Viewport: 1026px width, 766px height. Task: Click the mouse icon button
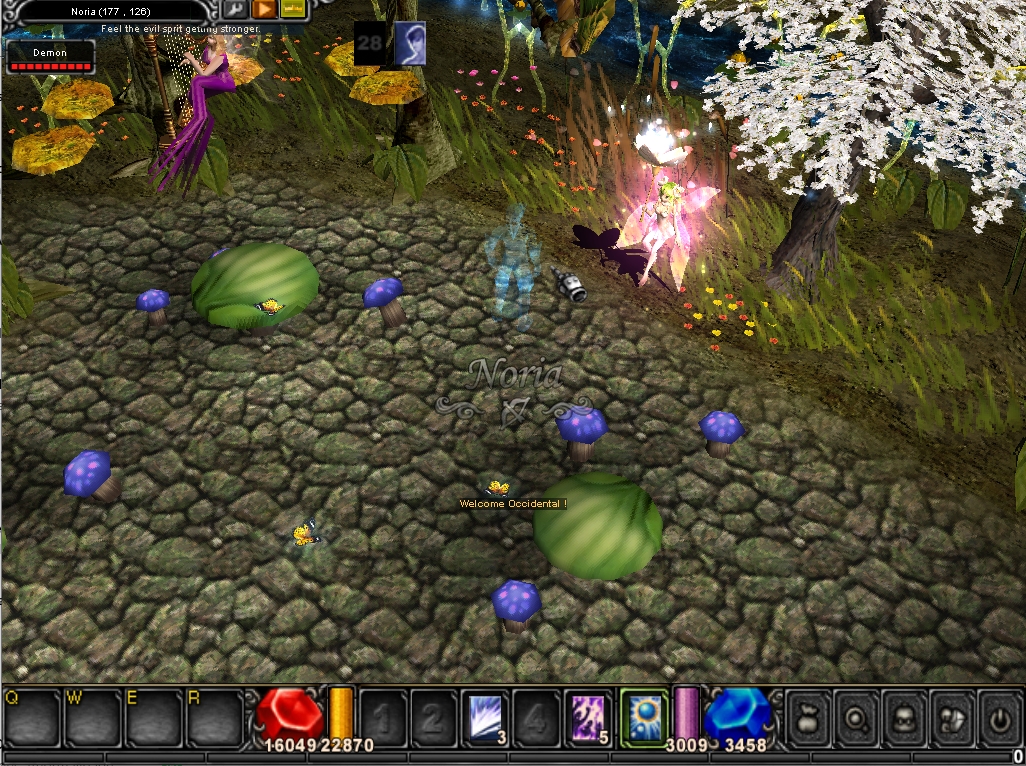pos(952,716)
